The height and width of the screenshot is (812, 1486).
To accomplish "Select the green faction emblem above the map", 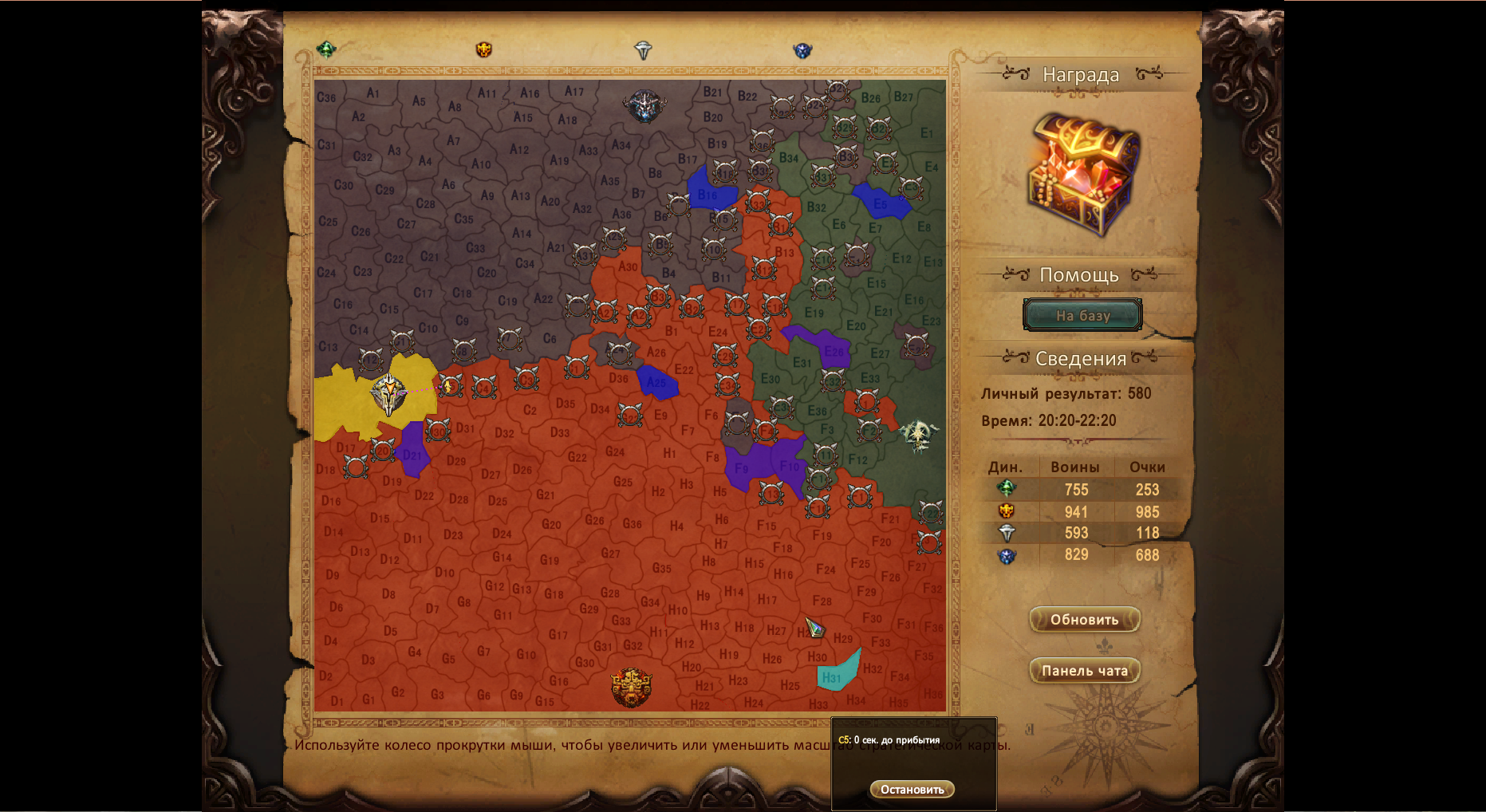I will coord(325,49).
